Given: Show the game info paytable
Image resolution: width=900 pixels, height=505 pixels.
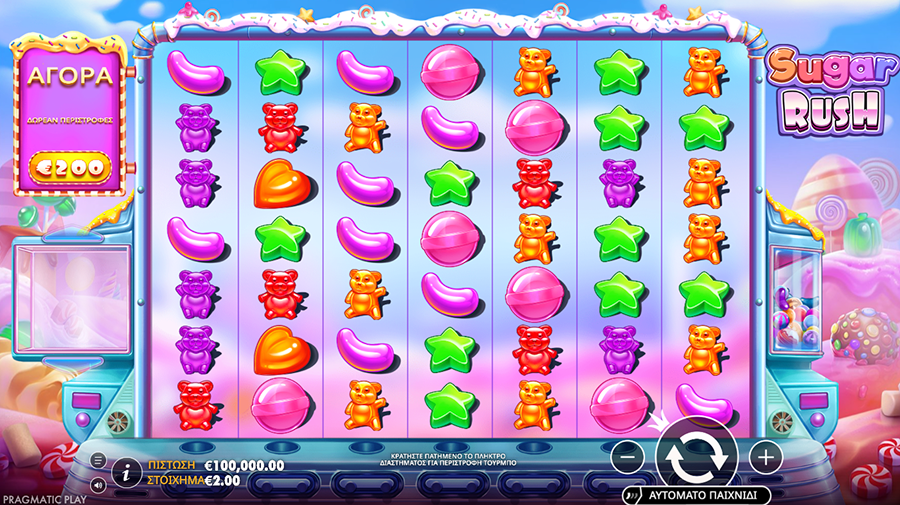Looking at the screenshot, I should click(127, 471).
